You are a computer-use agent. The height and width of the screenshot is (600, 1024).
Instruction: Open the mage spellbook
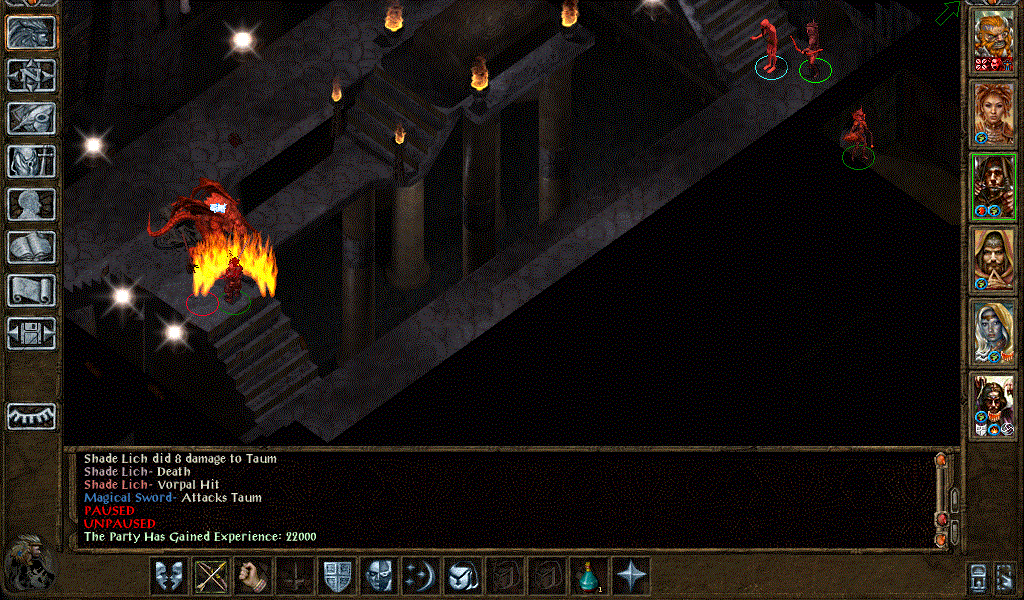tap(31, 247)
